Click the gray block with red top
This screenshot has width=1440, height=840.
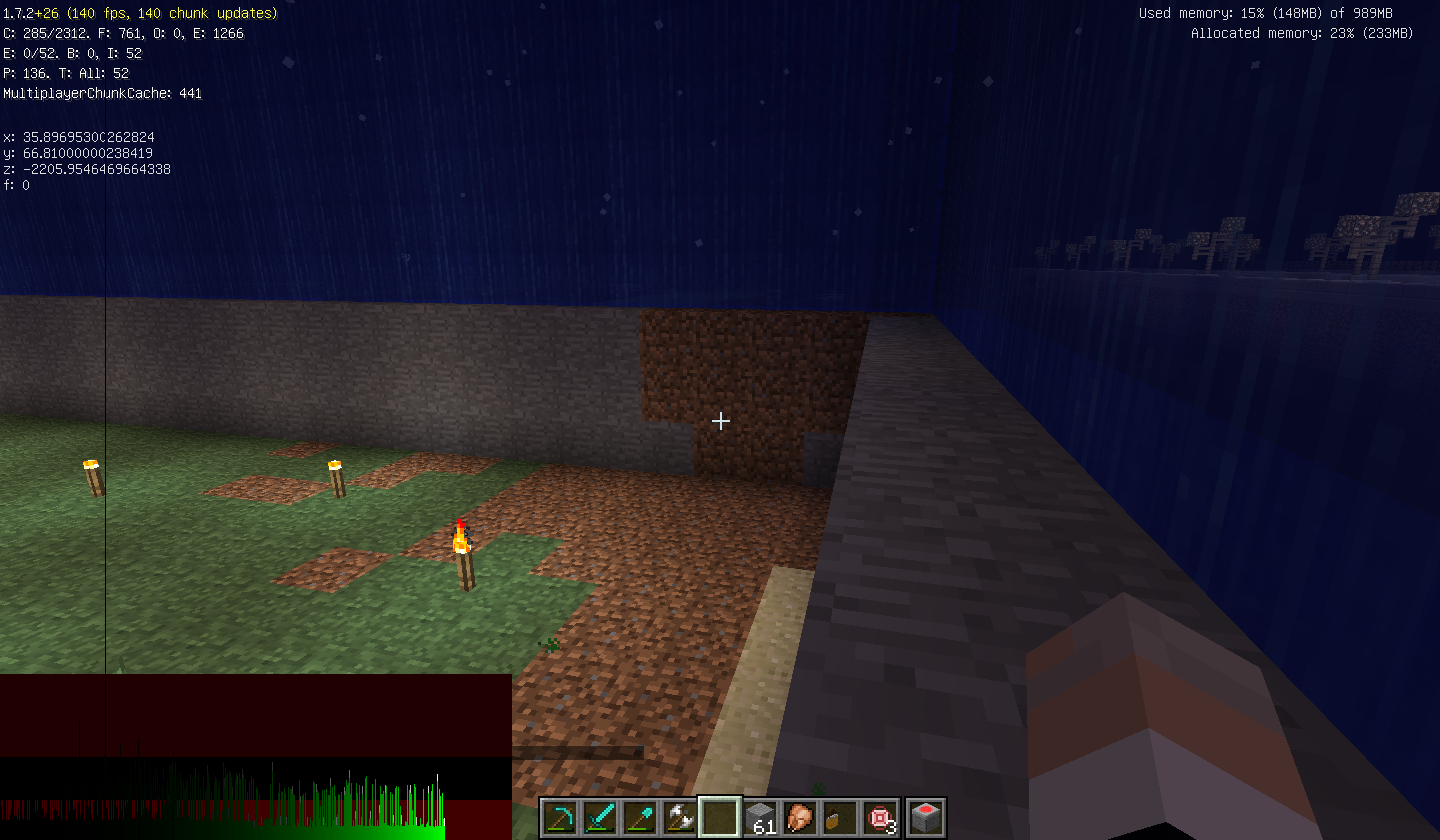[924, 817]
